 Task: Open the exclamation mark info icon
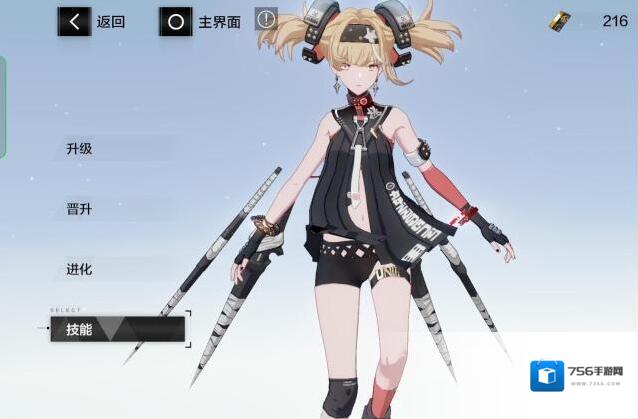coord(266,19)
